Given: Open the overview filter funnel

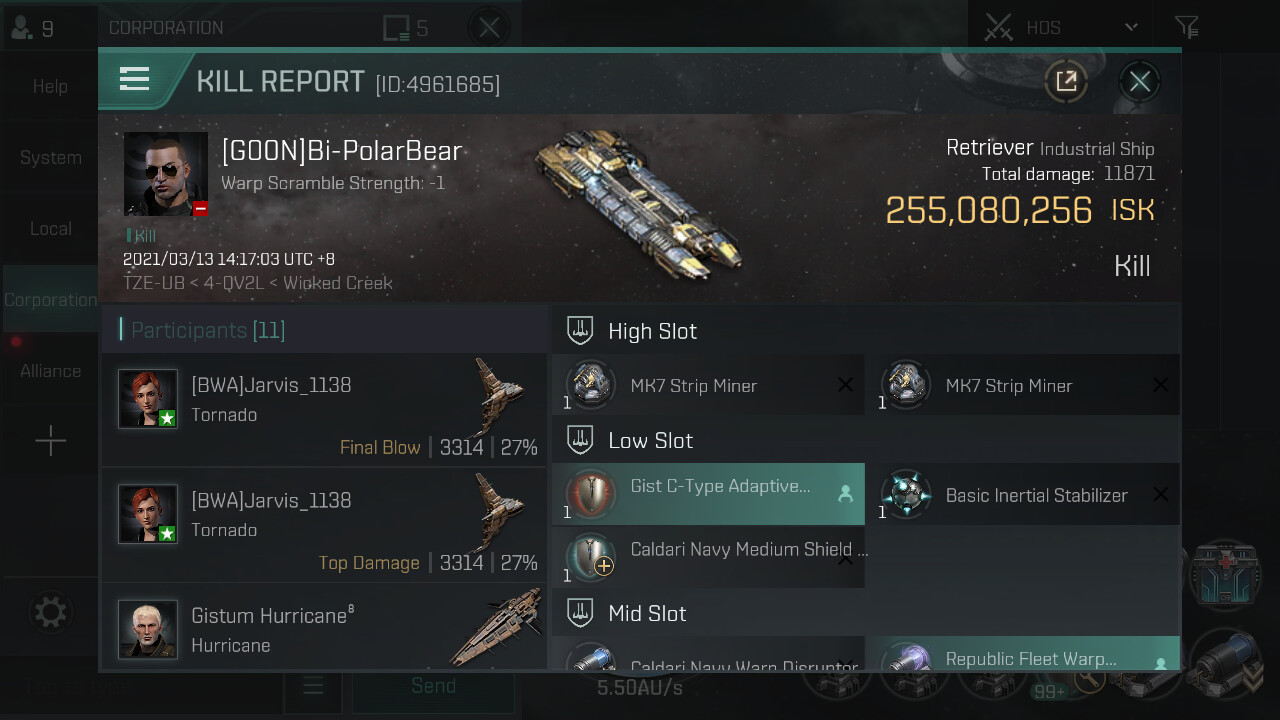Looking at the screenshot, I should tap(1186, 27).
